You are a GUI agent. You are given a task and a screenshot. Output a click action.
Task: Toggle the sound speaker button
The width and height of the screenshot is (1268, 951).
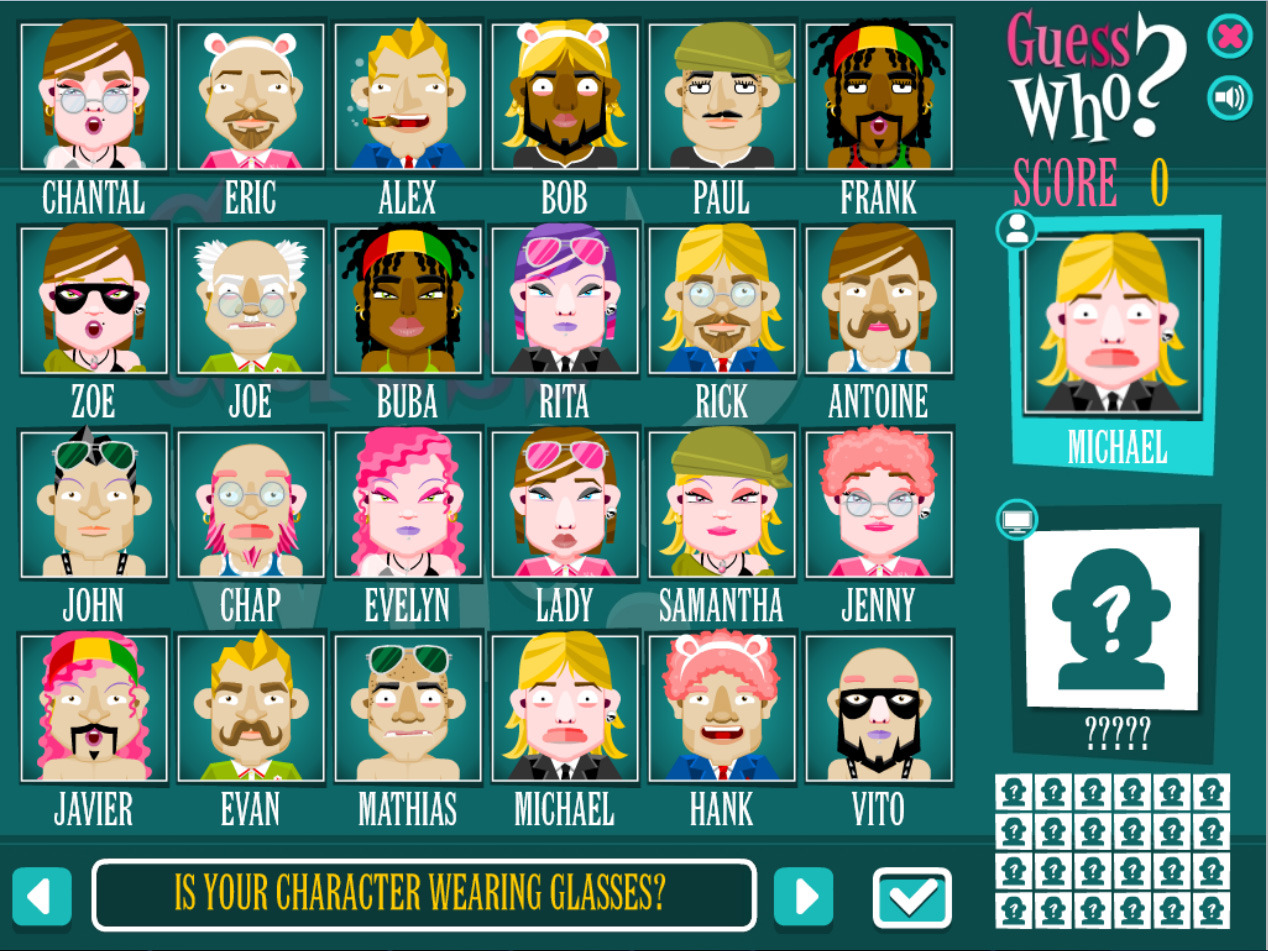click(x=1229, y=98)
